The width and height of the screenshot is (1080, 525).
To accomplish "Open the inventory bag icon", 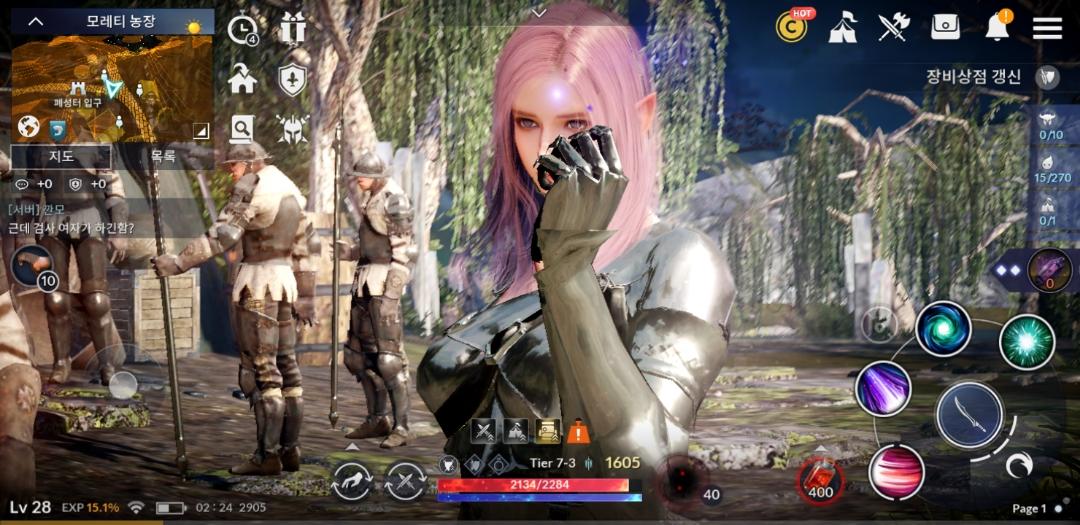I will (945, 27).
